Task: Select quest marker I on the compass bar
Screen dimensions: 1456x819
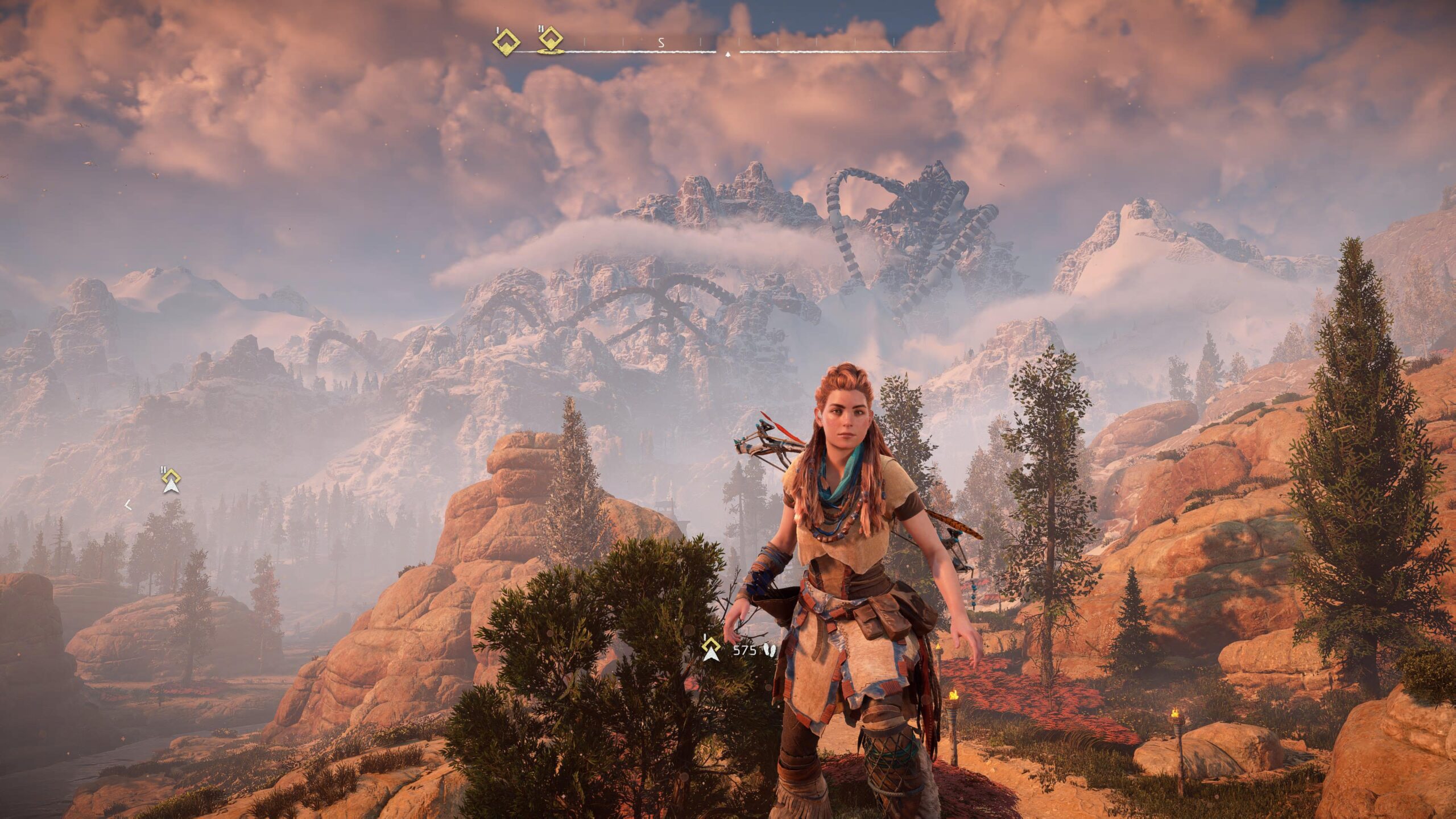Action: point(507,42)
